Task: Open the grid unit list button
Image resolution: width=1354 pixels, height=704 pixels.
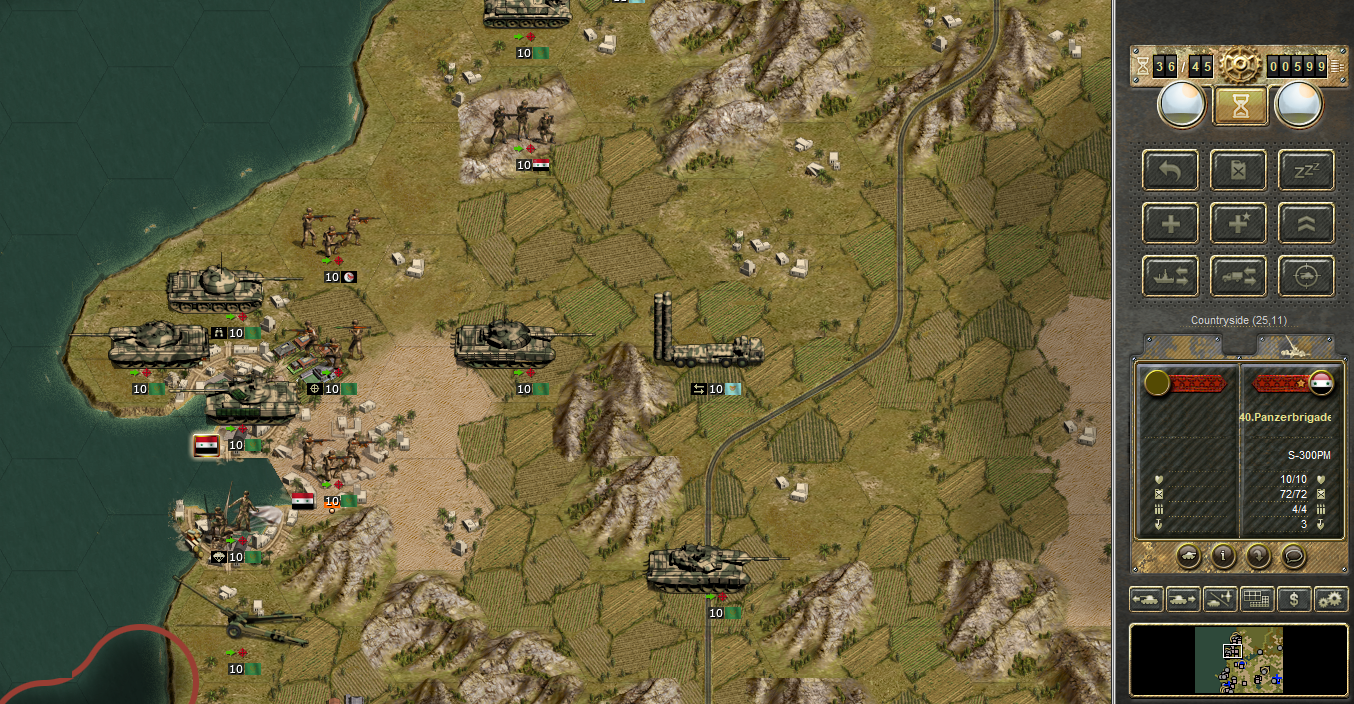Action: click(x=1256, y=599)
